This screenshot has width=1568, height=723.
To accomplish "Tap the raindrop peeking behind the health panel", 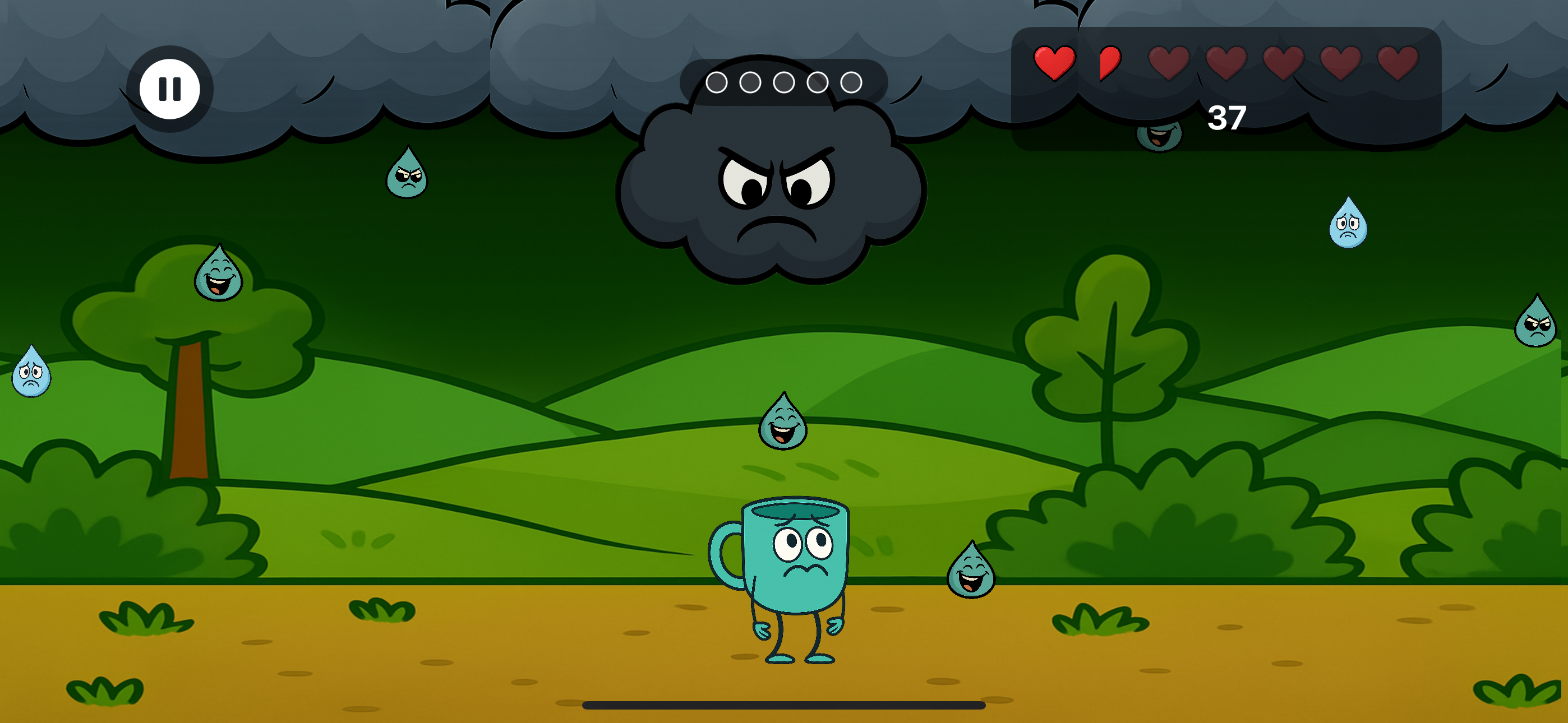I will coord(1160,137).
